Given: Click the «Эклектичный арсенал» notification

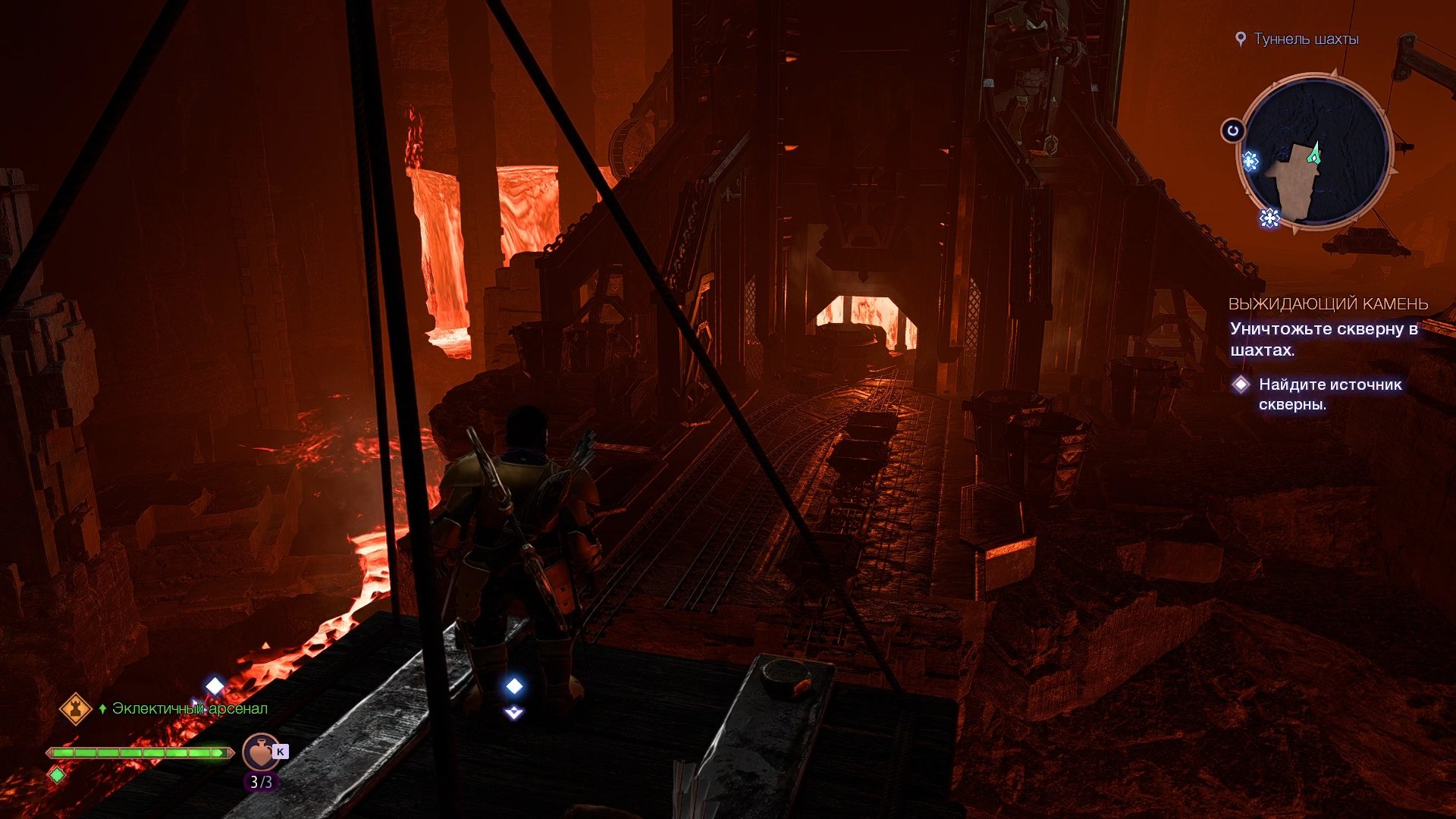Looking at the screenshot, I should pyautogui.click(x=189, y=708).
